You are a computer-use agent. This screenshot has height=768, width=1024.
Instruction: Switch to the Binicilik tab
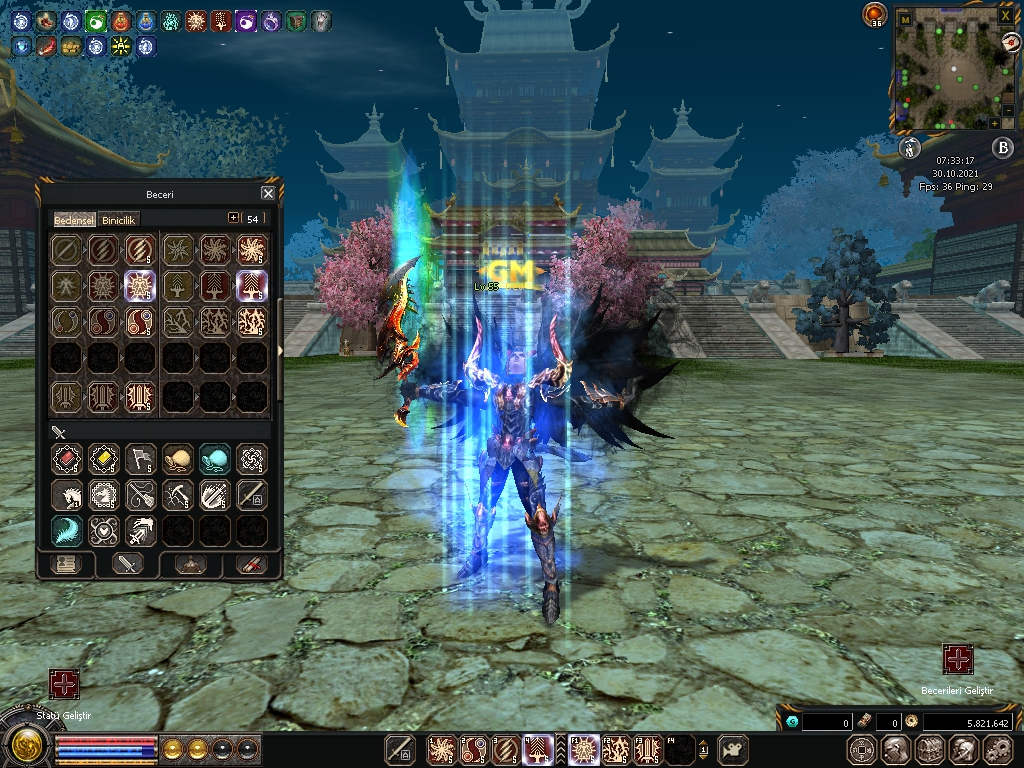[x=119, y=219]
